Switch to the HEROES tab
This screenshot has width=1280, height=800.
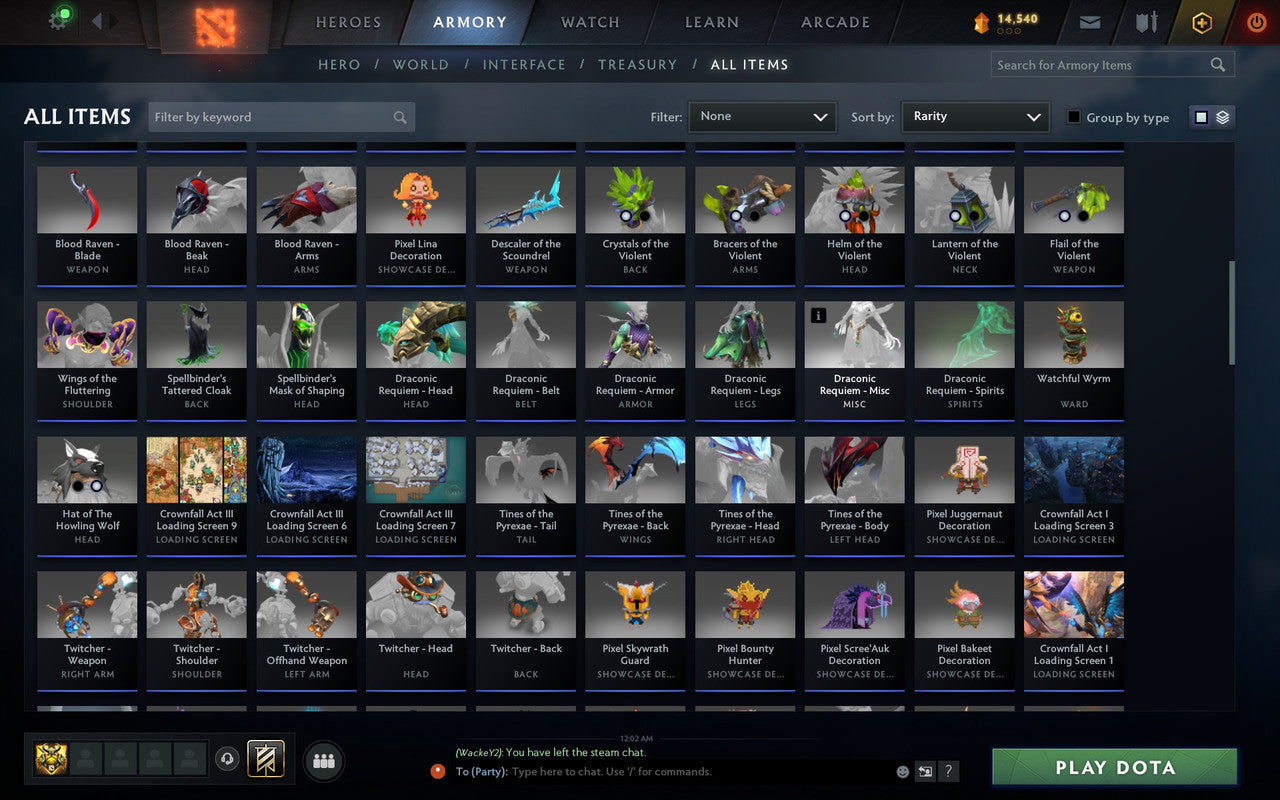coord(347,22)
